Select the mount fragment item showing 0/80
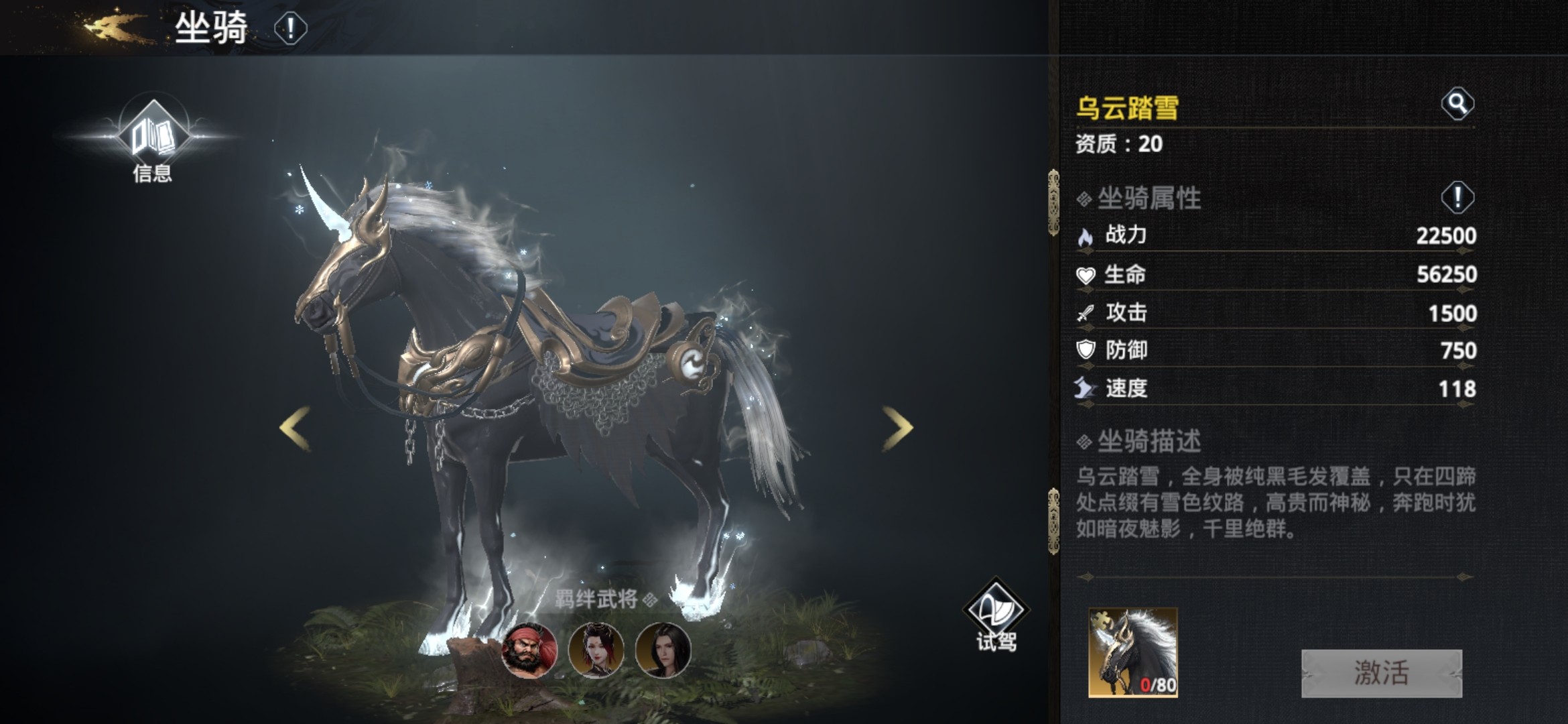 click(x=1132, y=652)
